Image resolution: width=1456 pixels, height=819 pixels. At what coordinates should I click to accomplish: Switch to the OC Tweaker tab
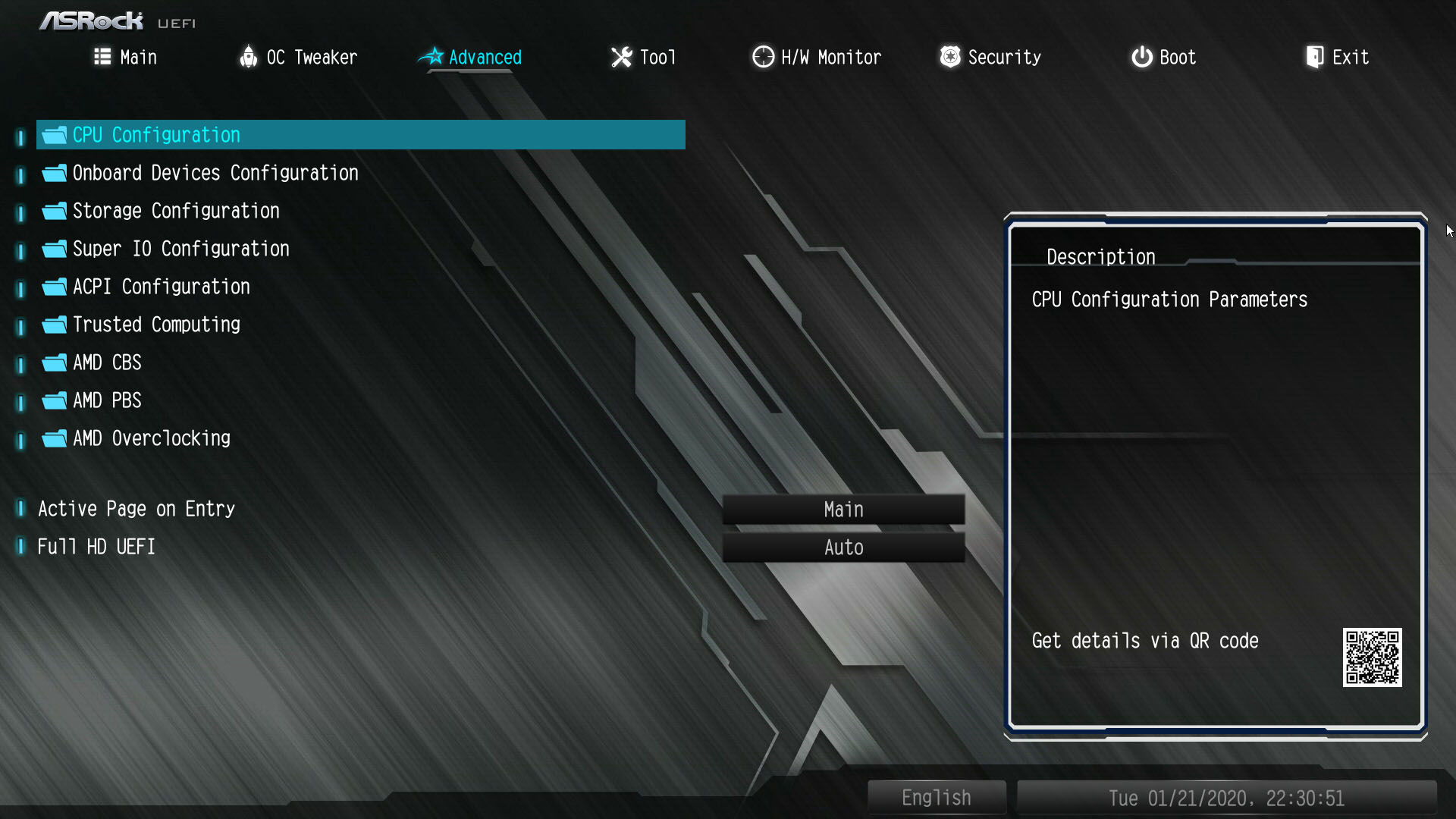312,57
